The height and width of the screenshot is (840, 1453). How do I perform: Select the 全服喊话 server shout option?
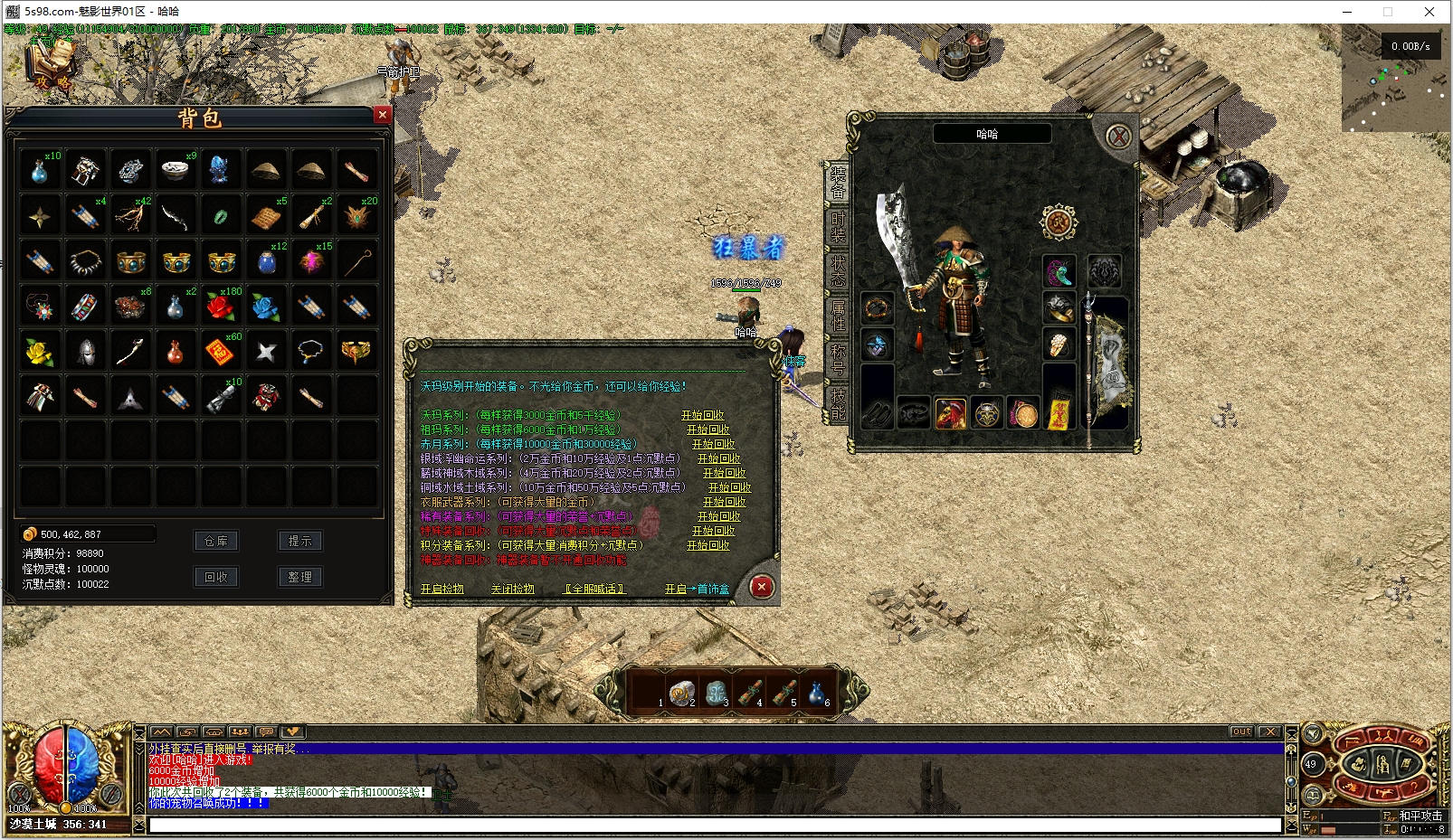tap(594, 589)
